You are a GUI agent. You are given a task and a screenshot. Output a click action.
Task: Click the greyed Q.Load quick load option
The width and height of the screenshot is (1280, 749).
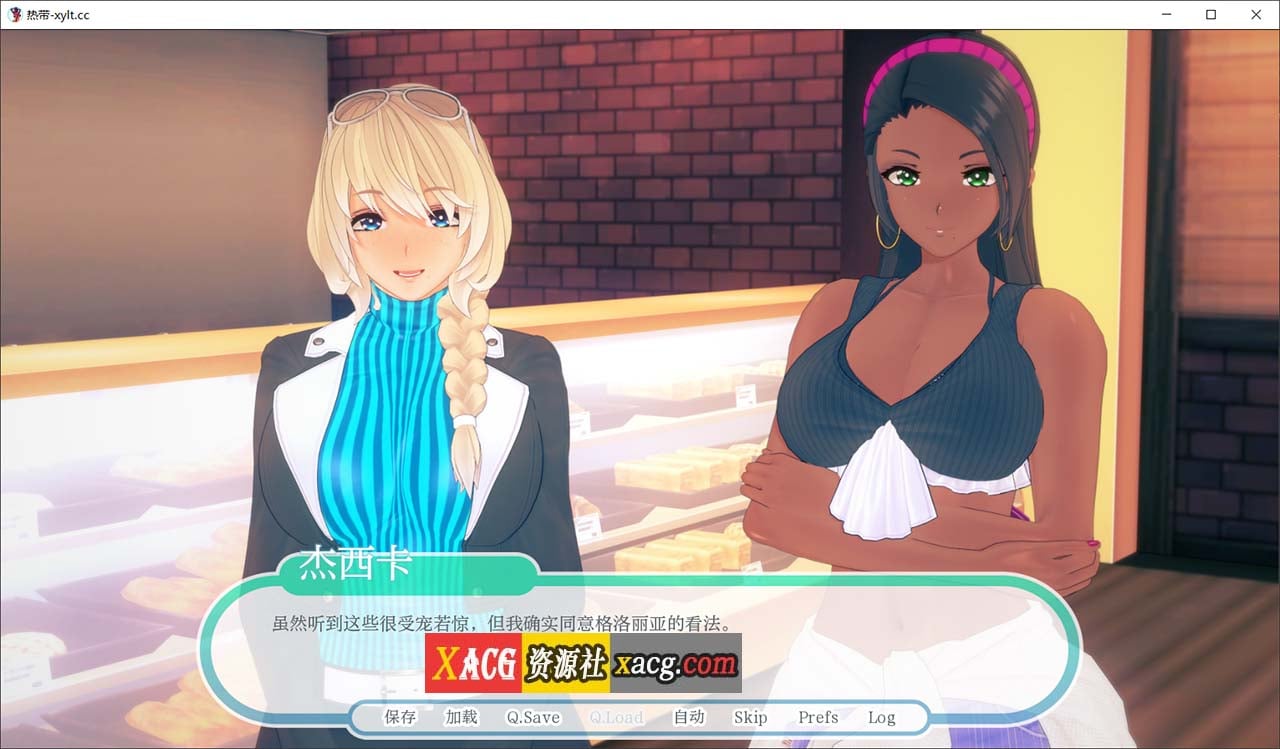pyautogui.click(x=616, y=717)
